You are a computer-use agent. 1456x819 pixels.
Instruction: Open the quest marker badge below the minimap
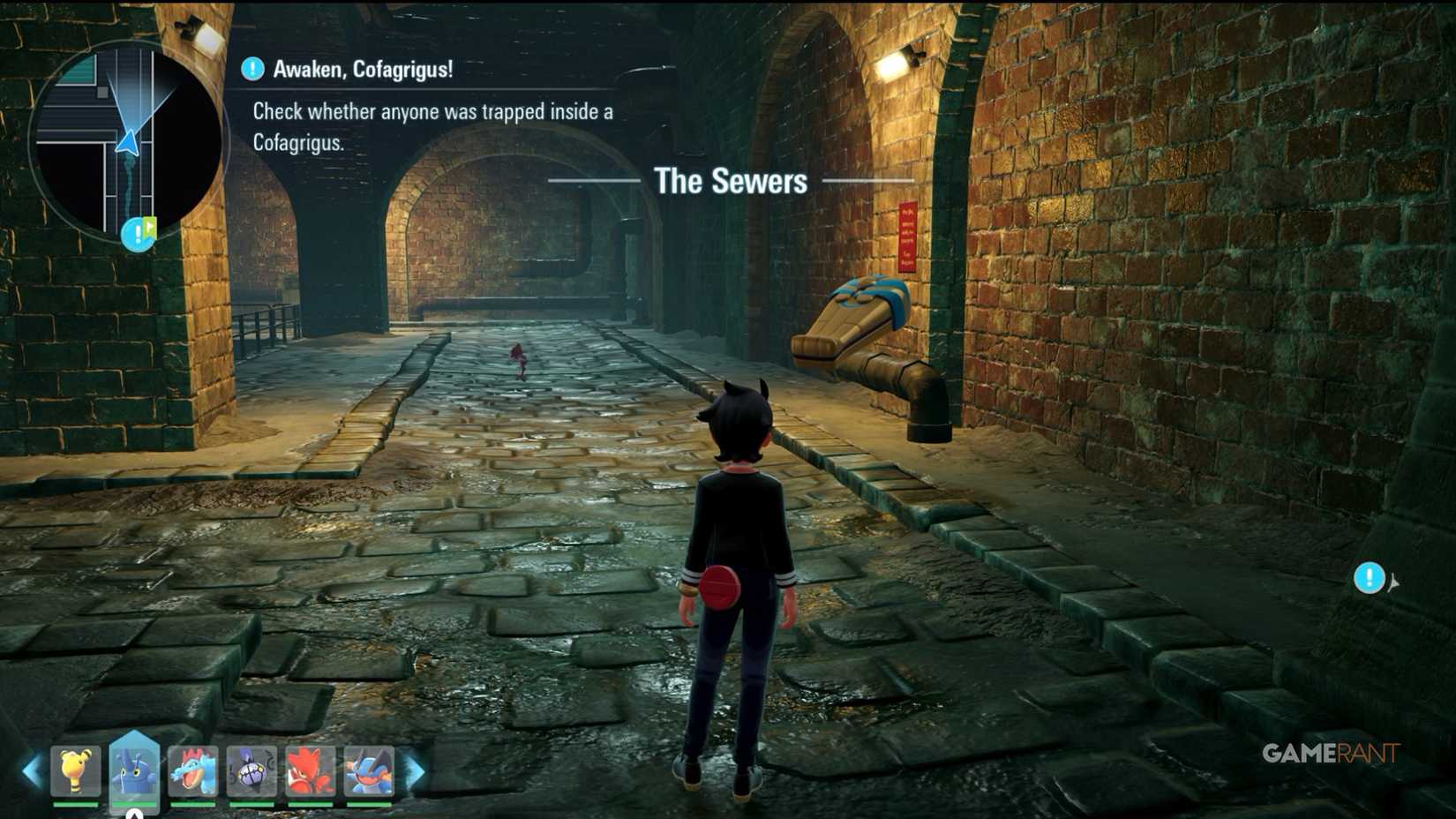point(137,236)
